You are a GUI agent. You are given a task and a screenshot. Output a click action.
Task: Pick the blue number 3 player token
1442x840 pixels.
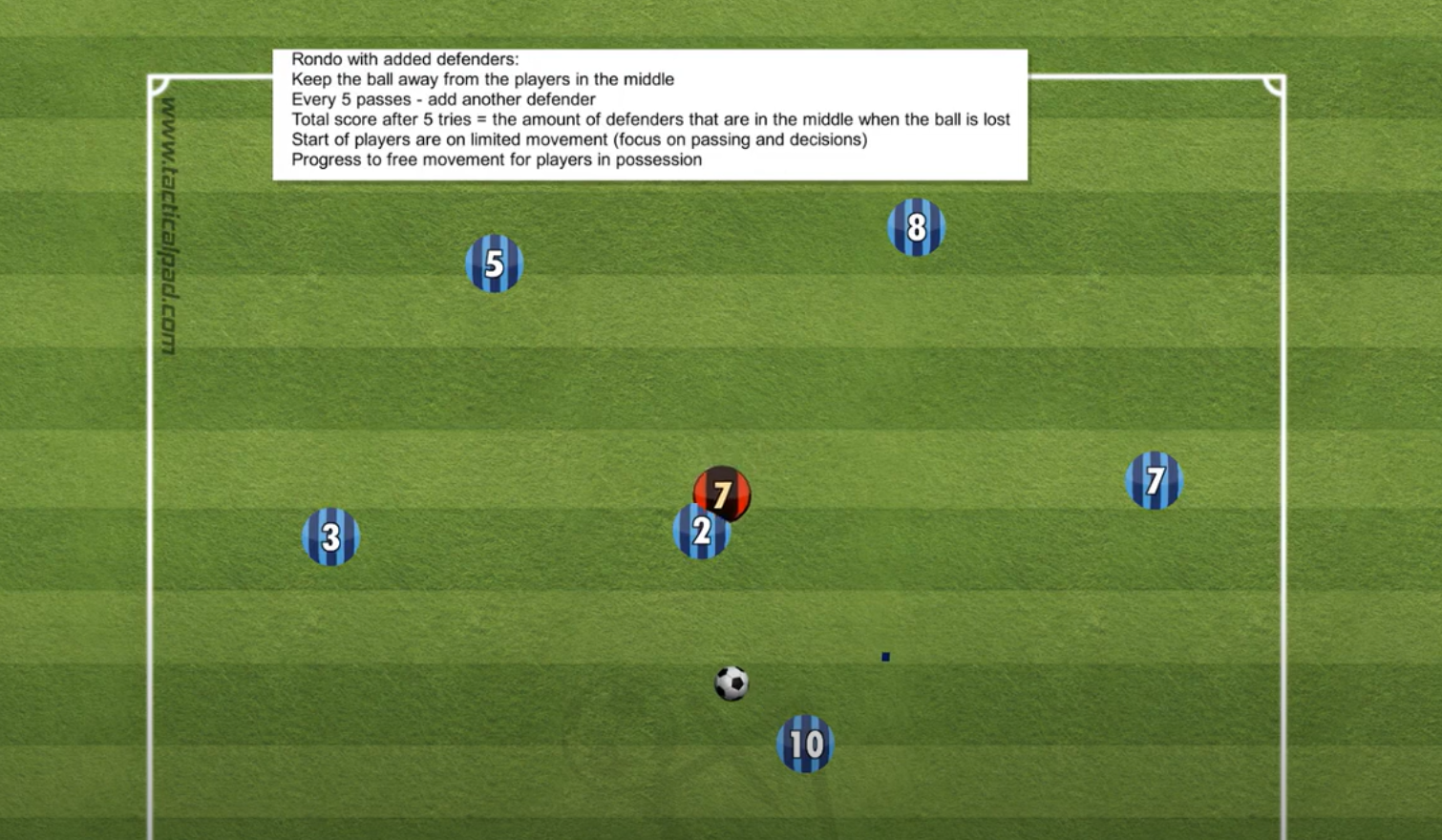[330, 536]
